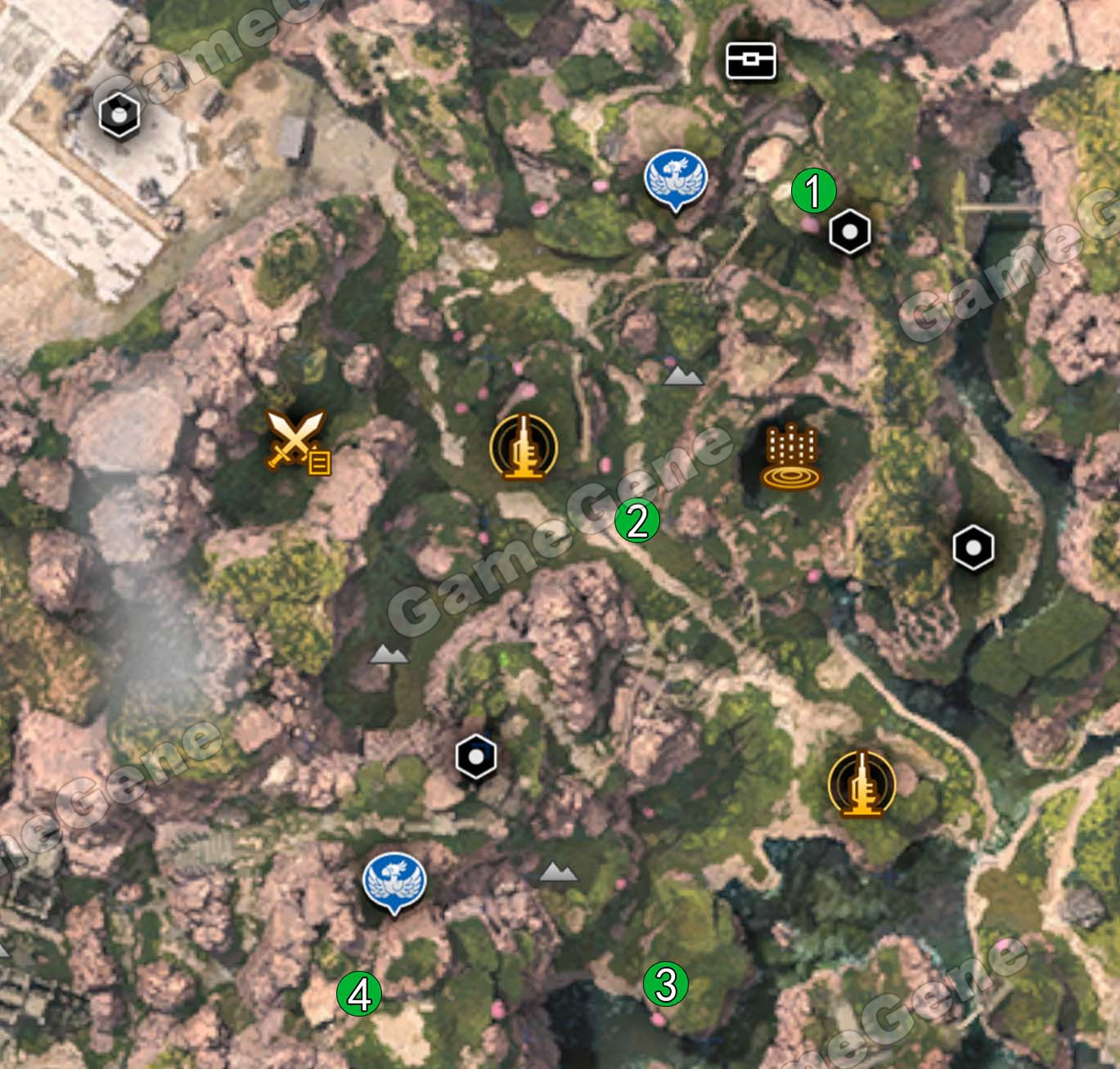Click the gold tower icon nearest number 2
1120x1069 pixels.
click(524, 447)
